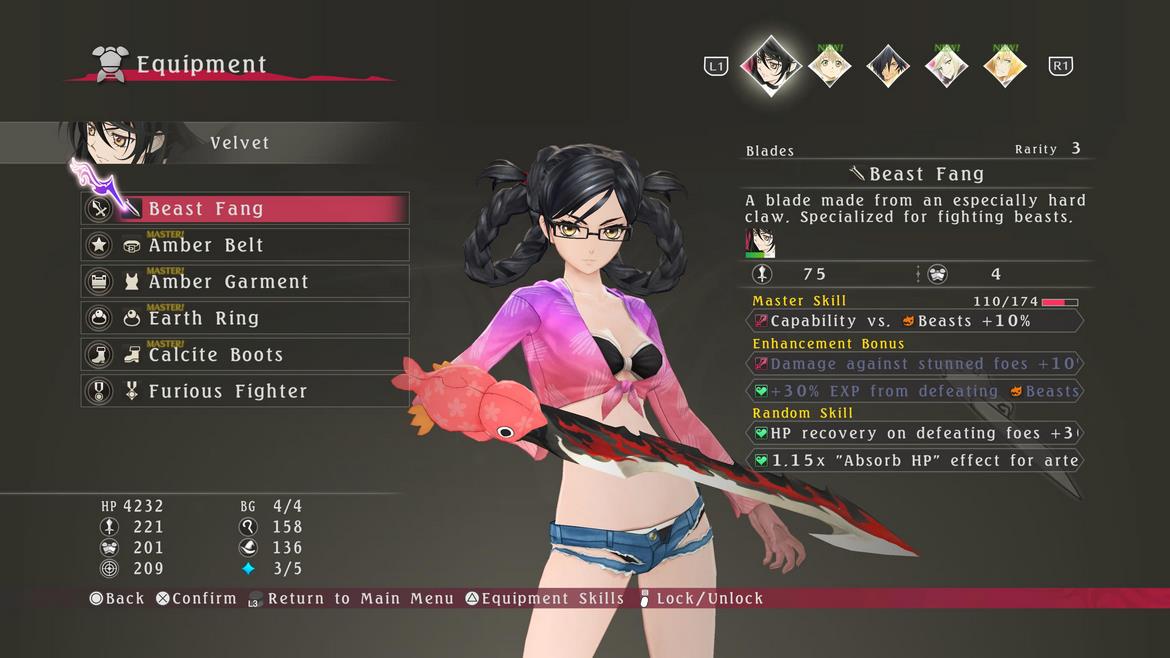Select the Damage against stunned foes bonus
The width and height of the screenshot is (1170, 658).
coord(915,364)
